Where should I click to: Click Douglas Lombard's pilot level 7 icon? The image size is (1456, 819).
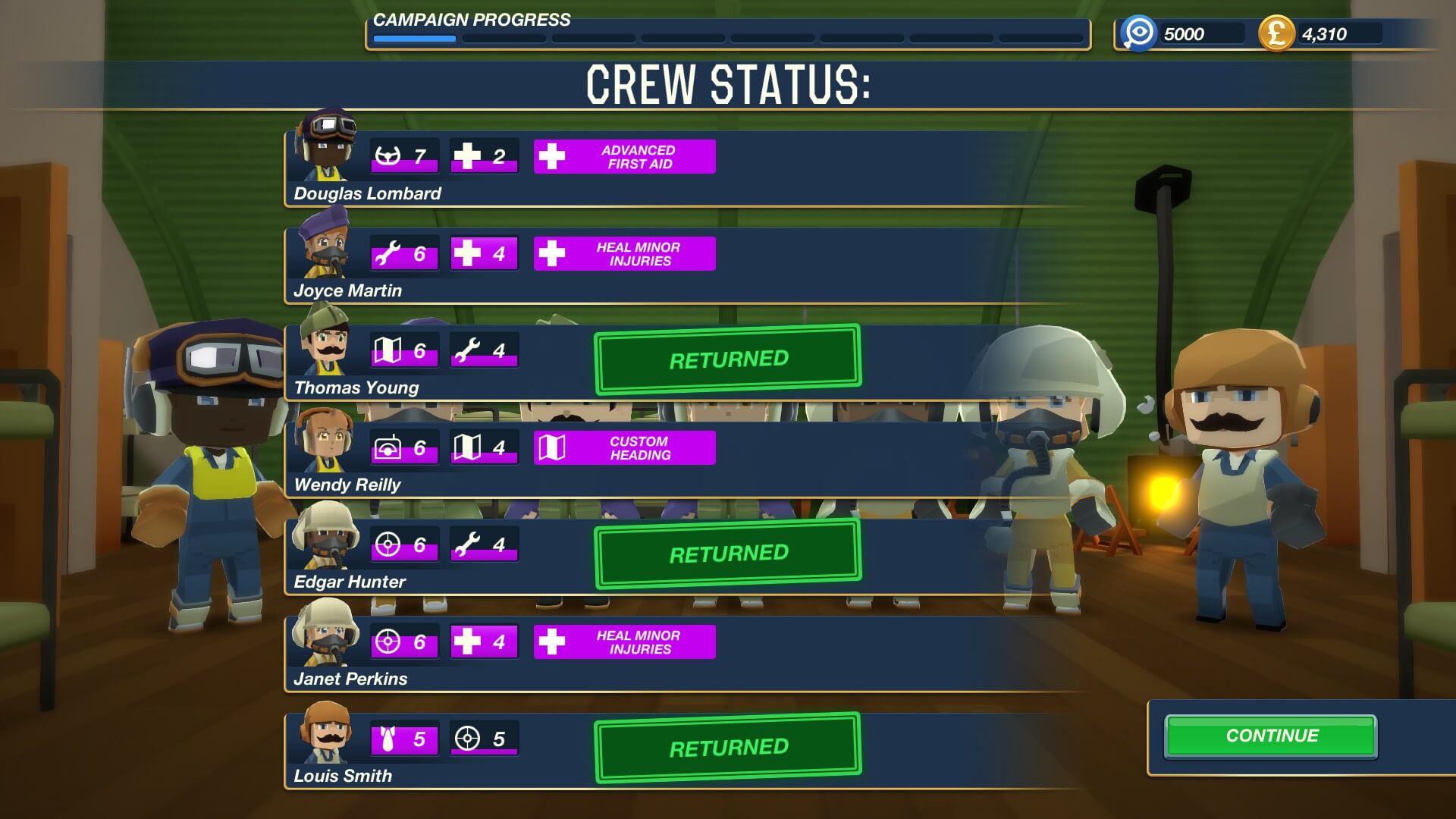[x=404, y=156]
